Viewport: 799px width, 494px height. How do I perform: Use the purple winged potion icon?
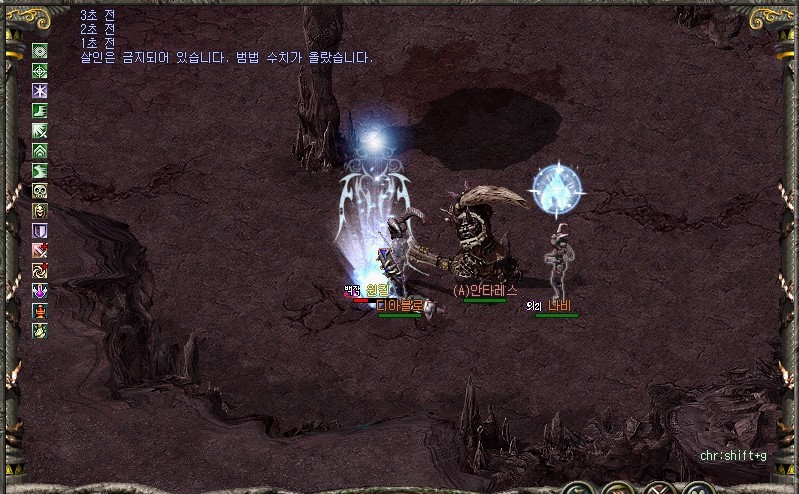tap(40, 291)
